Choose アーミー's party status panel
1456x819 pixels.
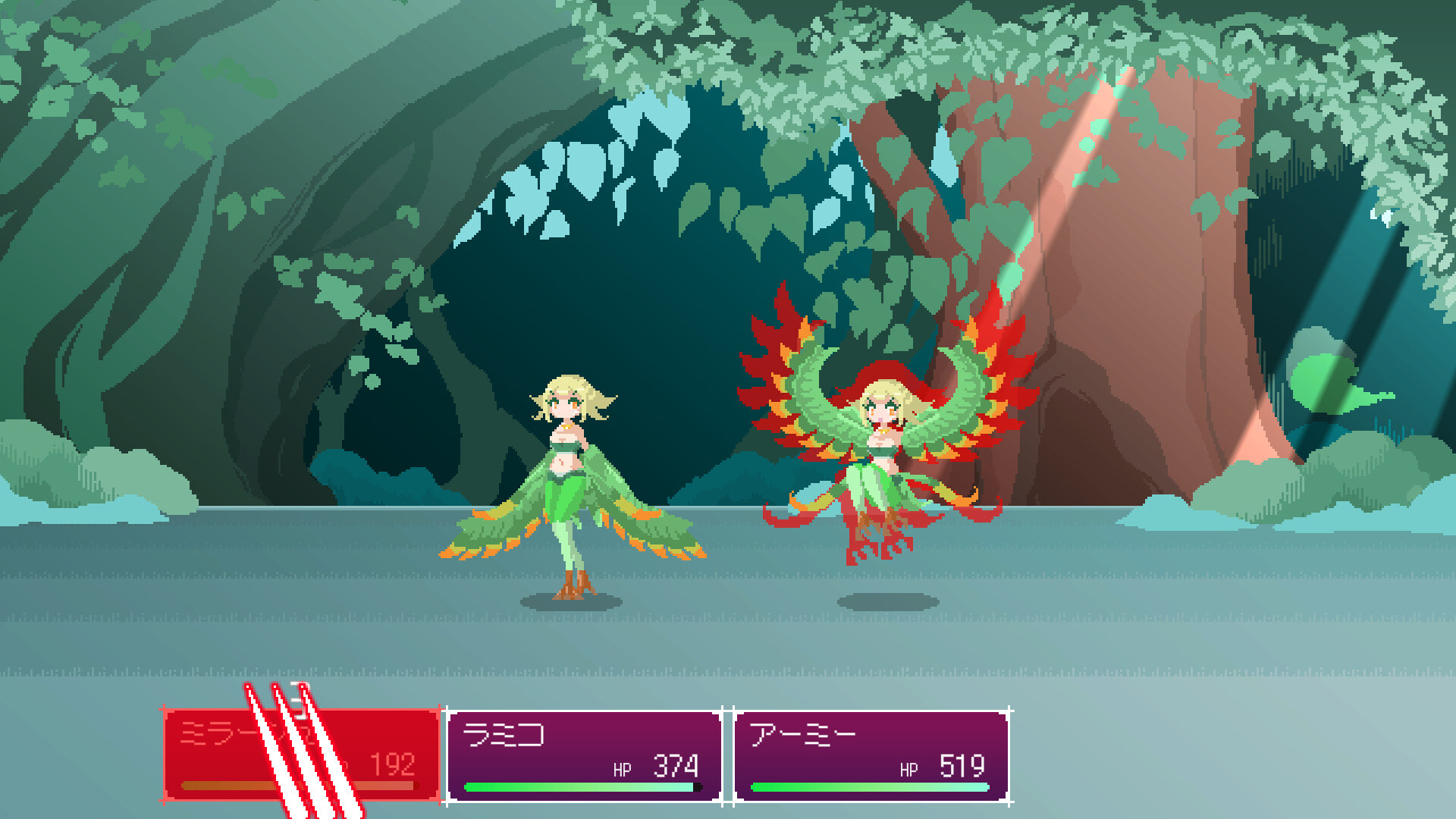871,755
